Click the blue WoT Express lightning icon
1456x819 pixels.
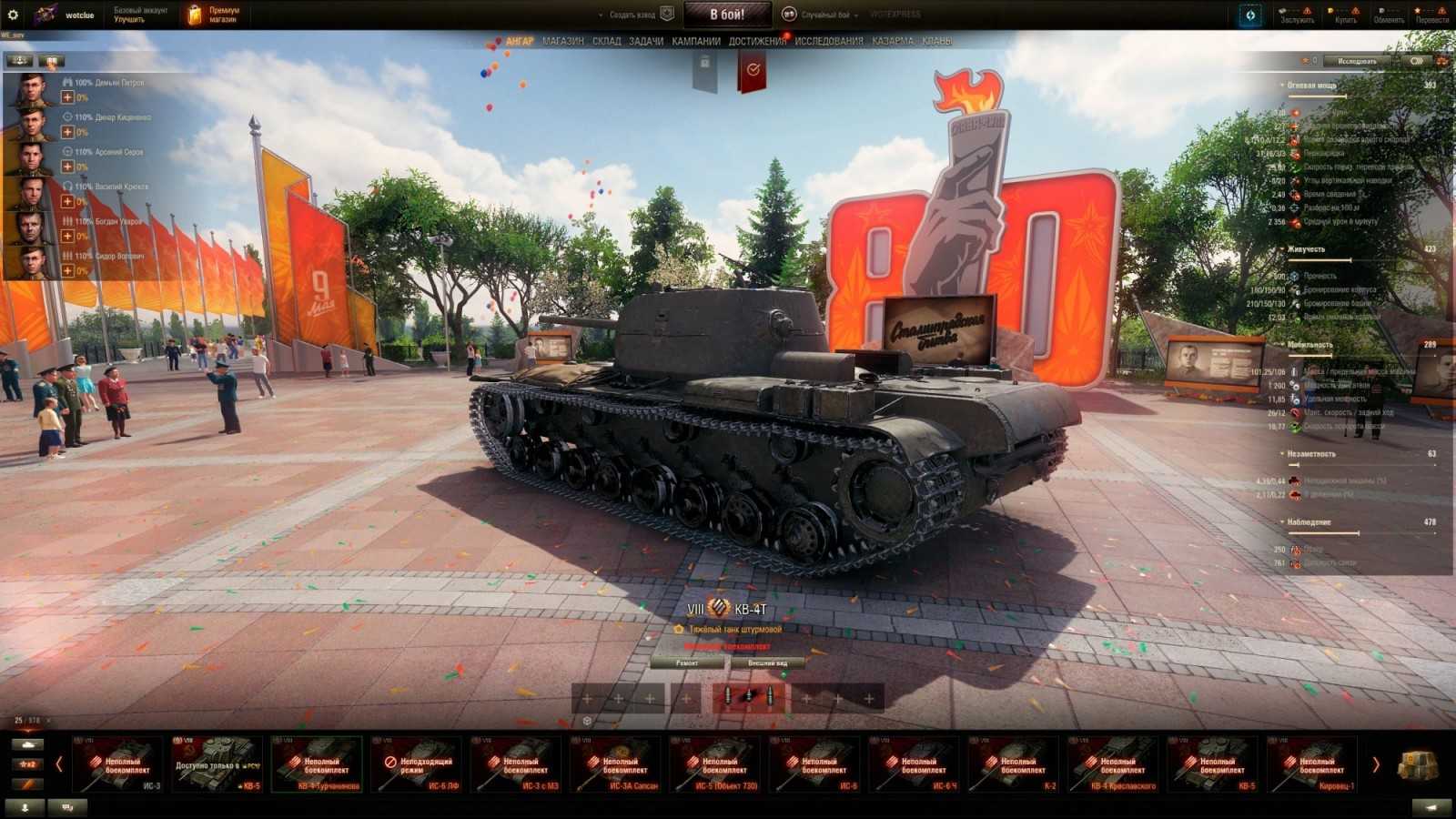click(x=1248, y=14)
